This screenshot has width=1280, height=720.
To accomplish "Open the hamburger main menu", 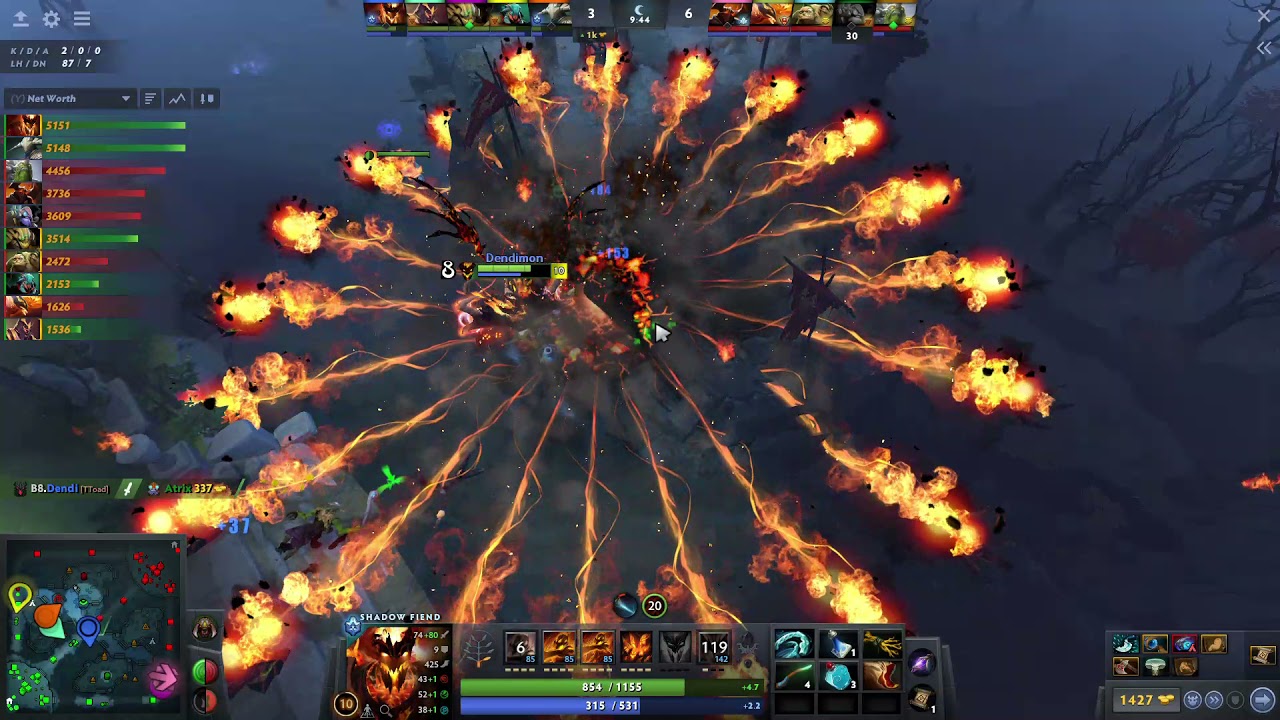I will [x=82, y=19].
